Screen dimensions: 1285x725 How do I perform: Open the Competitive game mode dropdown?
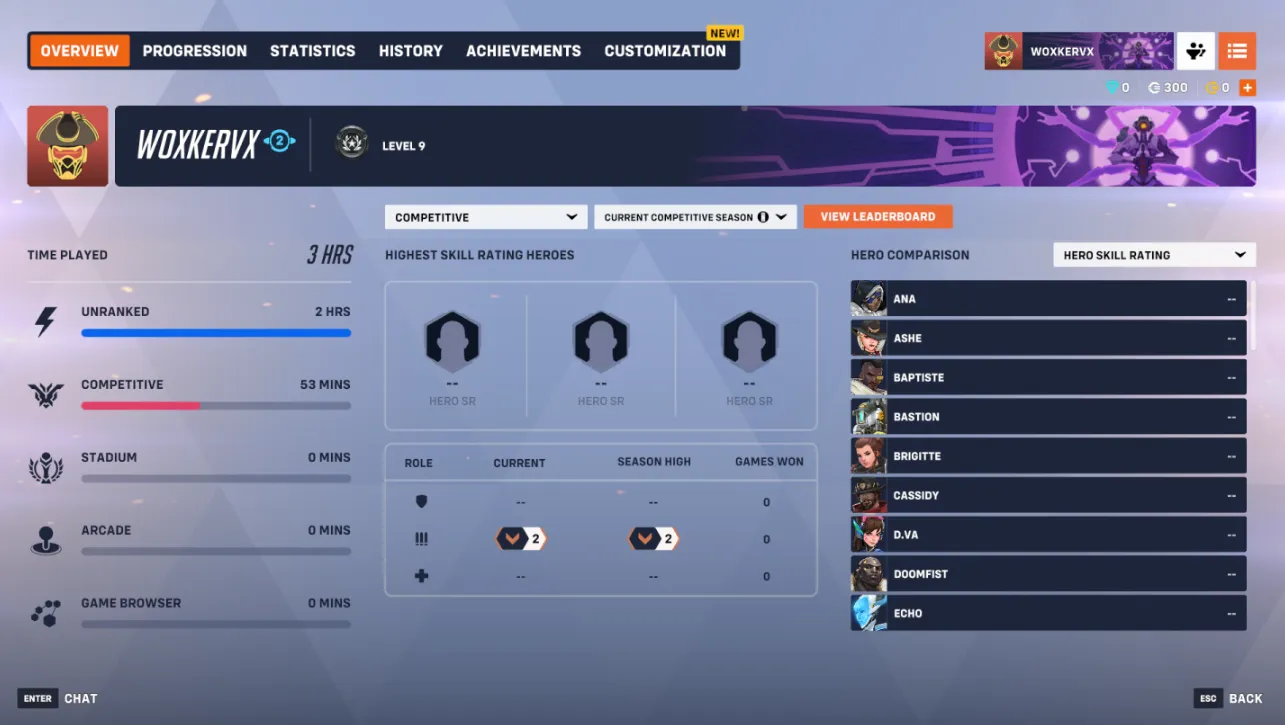coord(485,216)
